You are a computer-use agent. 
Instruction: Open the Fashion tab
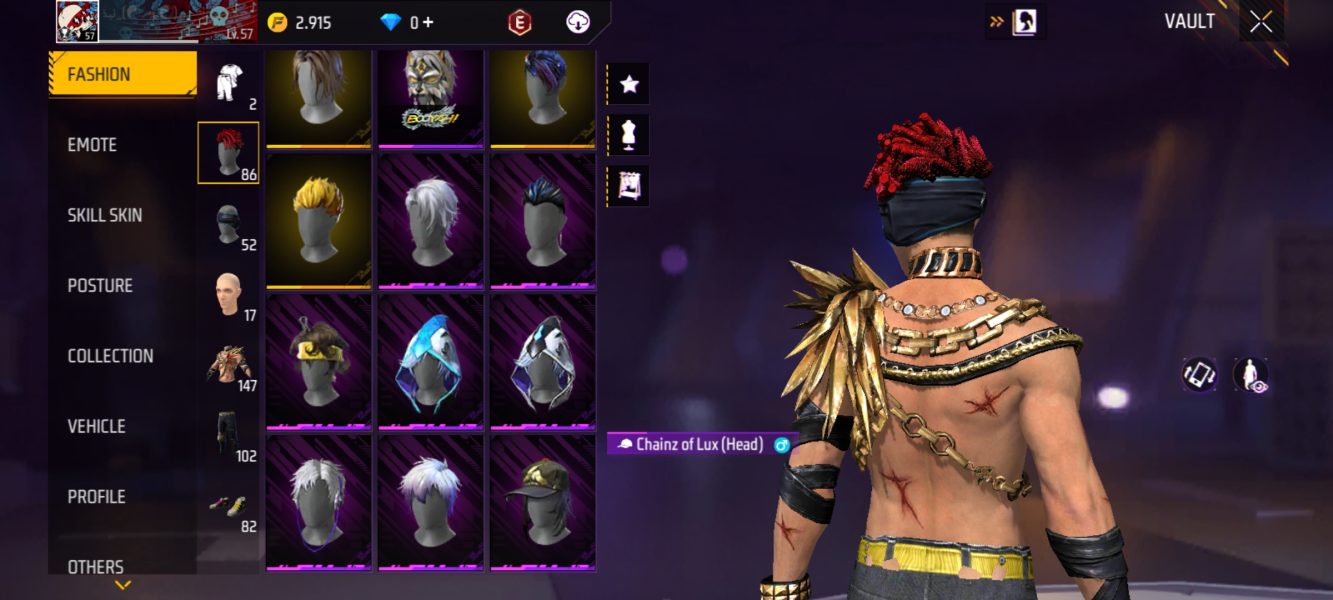[x=122, y=74]
